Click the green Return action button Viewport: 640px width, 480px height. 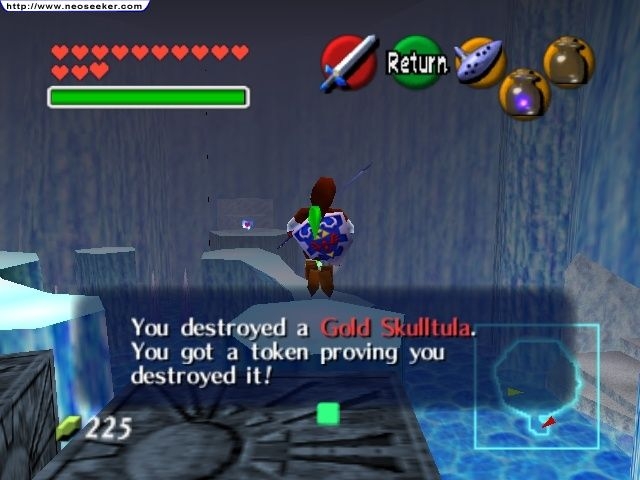(x=416, y=62)
